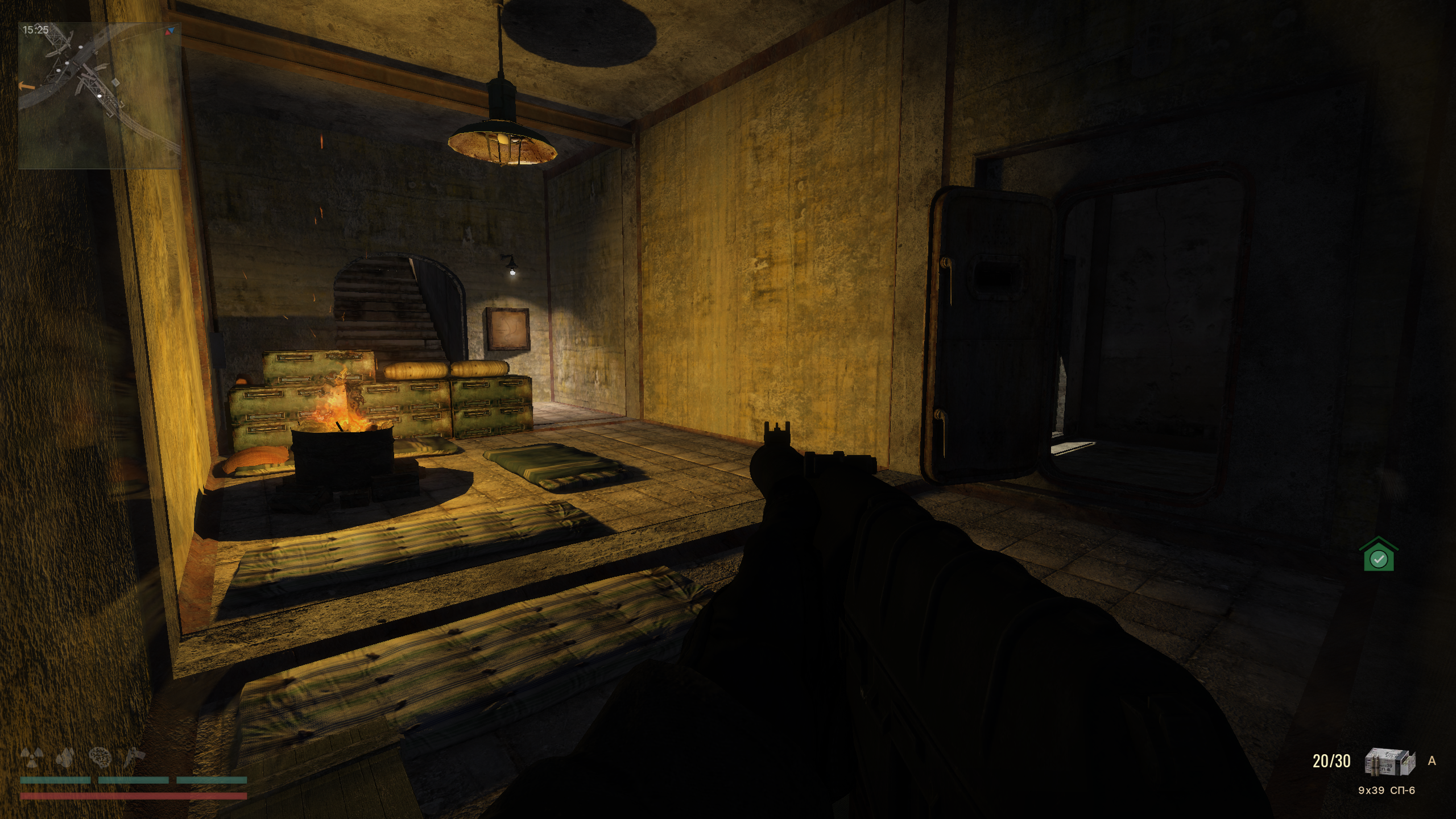This screenshot has width=1456, height=819.
Task: Select the radiation status icon
Action: tap(32, 757)
